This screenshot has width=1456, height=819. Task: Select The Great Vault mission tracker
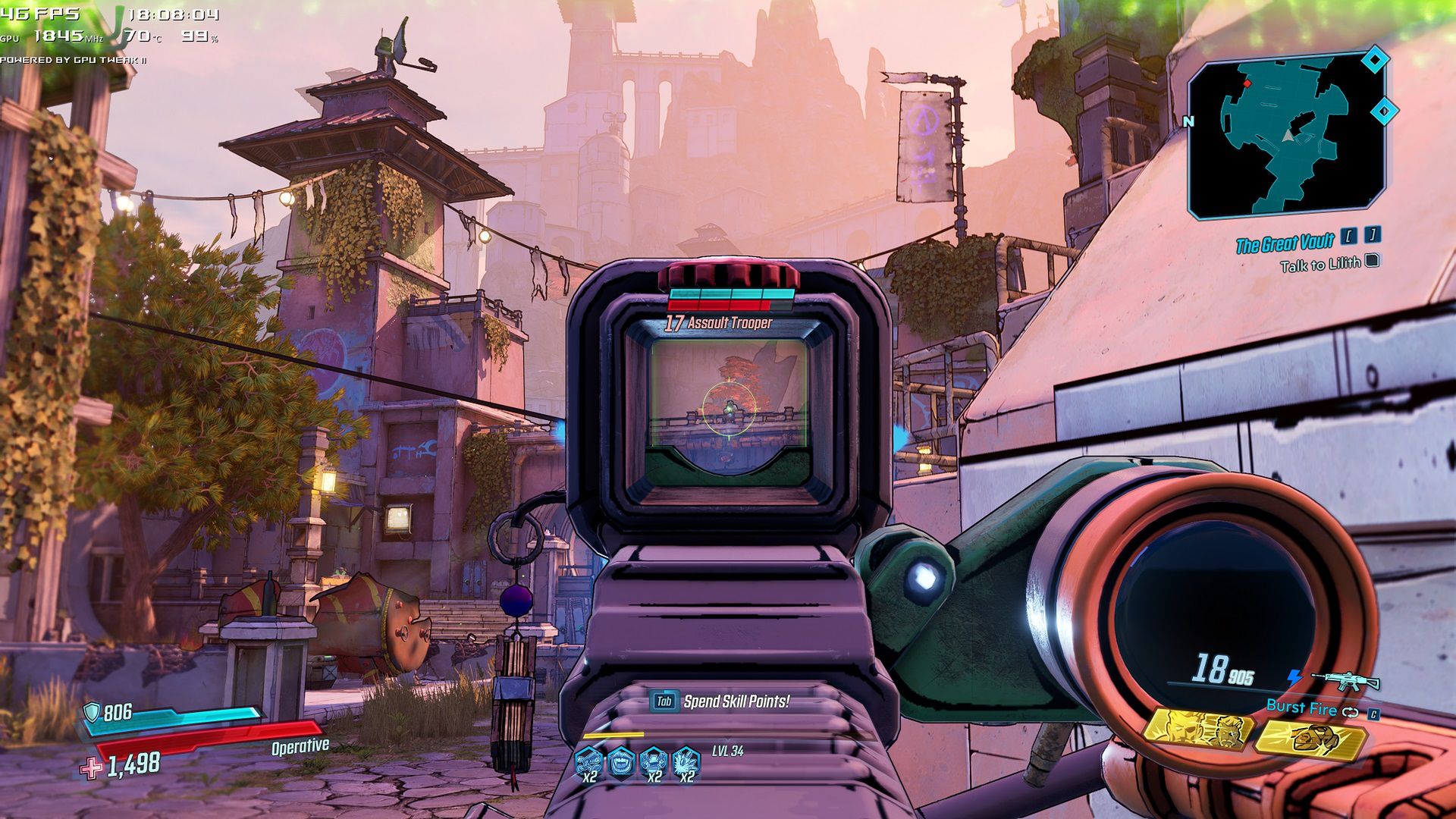(1285, 243)
